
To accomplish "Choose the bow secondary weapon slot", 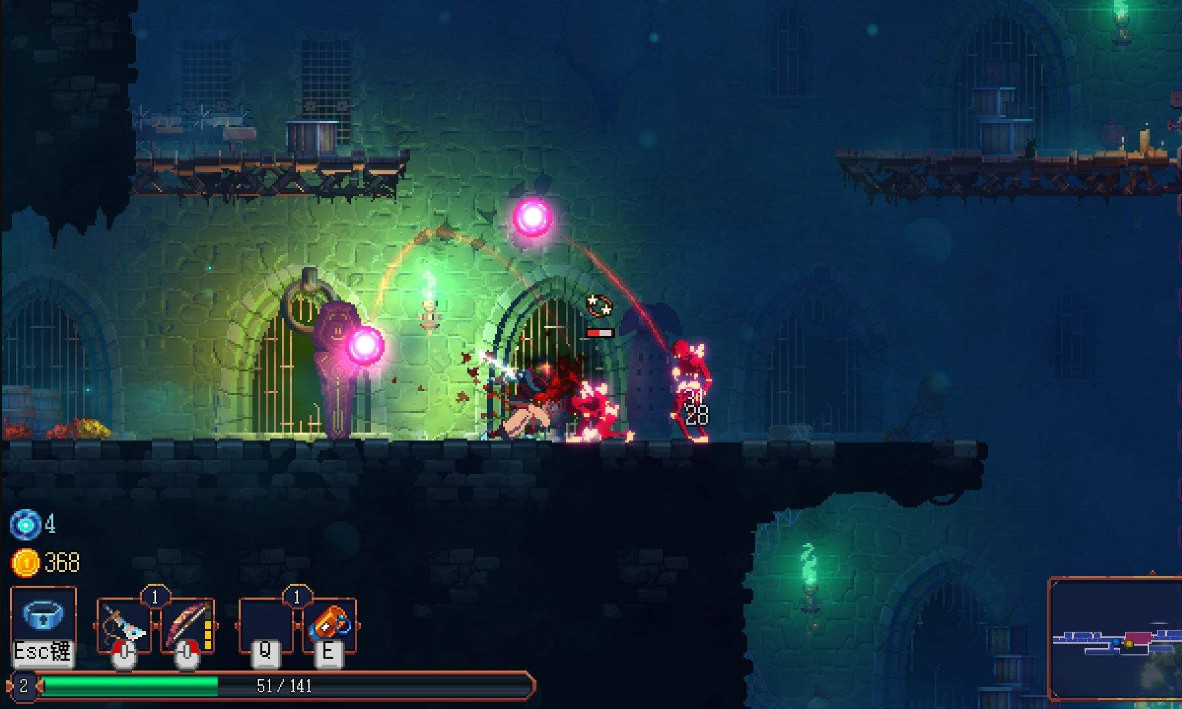I will tap(187, 625).
